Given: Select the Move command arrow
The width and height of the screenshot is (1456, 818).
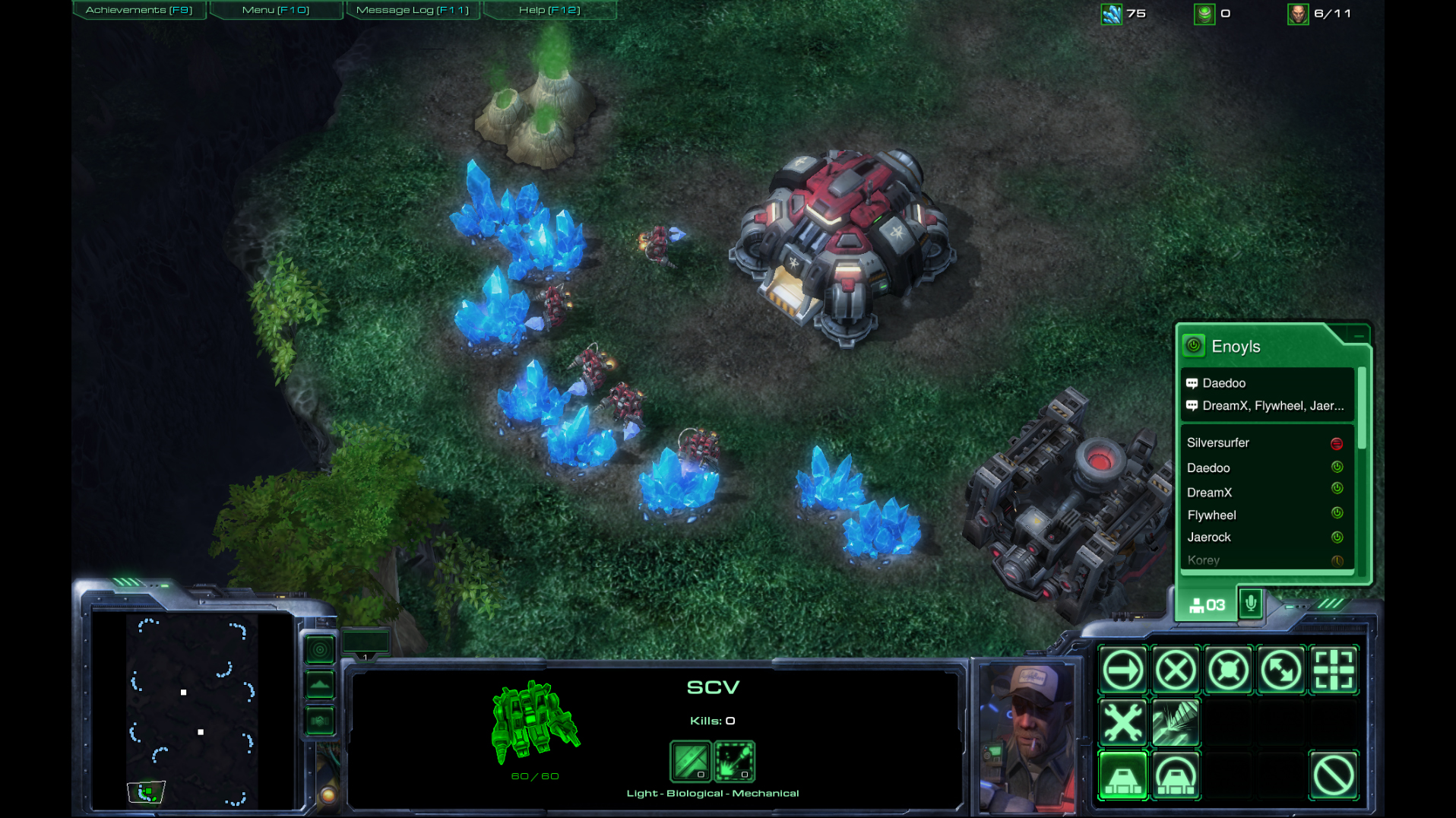Looking at the screenshot, I should click(1122, 671).
